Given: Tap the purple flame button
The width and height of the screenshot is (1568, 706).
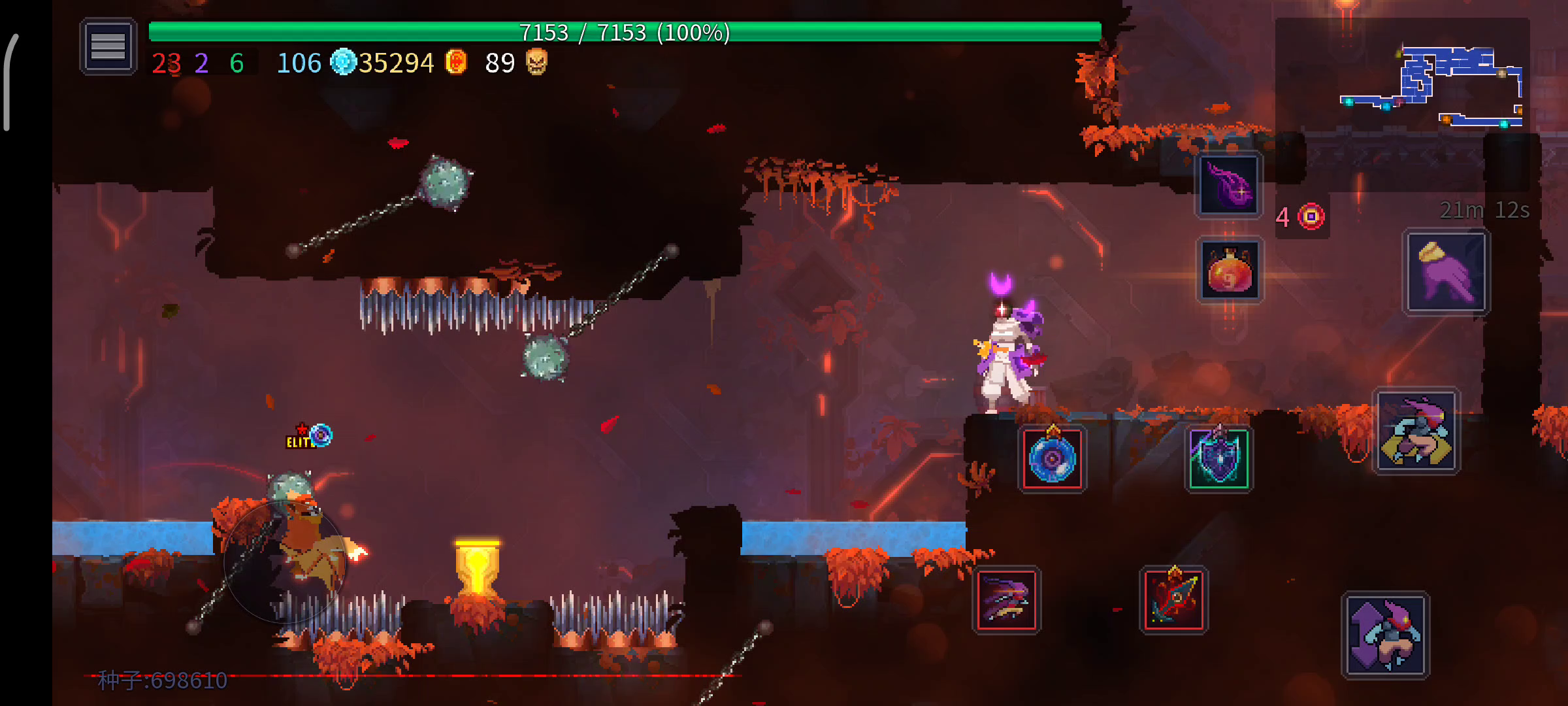Looking at the screenshot, I should [1228, 185].
